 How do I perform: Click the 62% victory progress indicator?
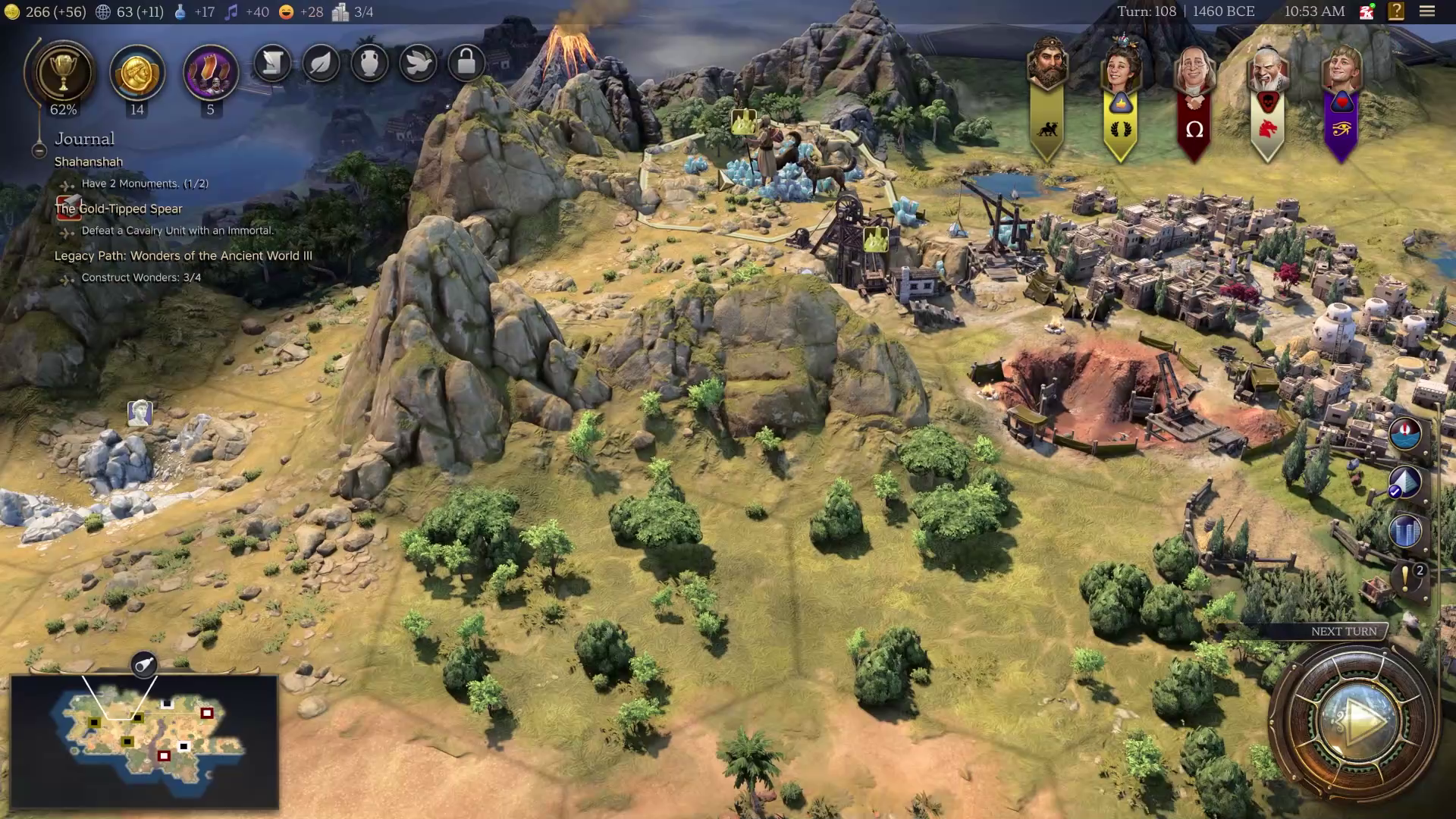[64, 109]
